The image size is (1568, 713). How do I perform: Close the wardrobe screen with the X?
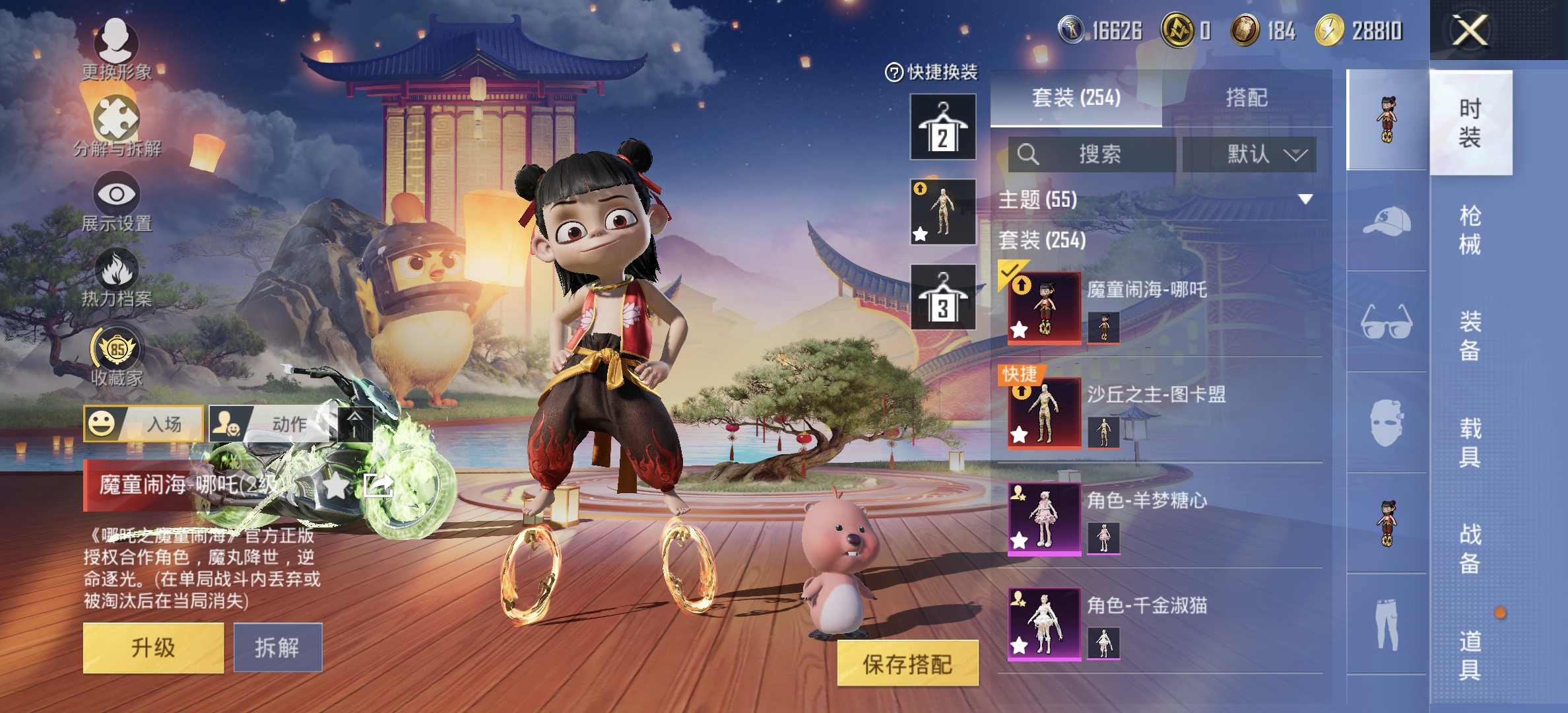click(1470, 30)
